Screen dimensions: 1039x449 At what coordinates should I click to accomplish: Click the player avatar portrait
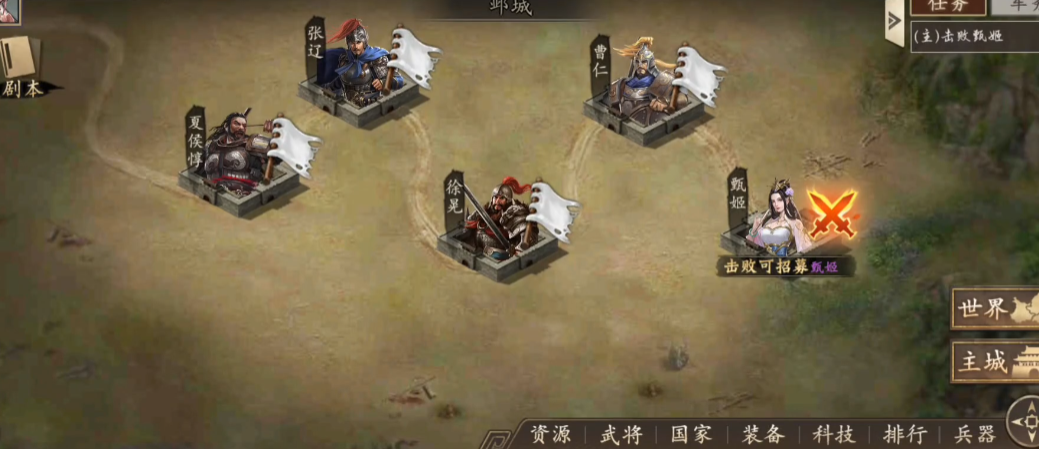pyautogui.click(x=10, y=10)
